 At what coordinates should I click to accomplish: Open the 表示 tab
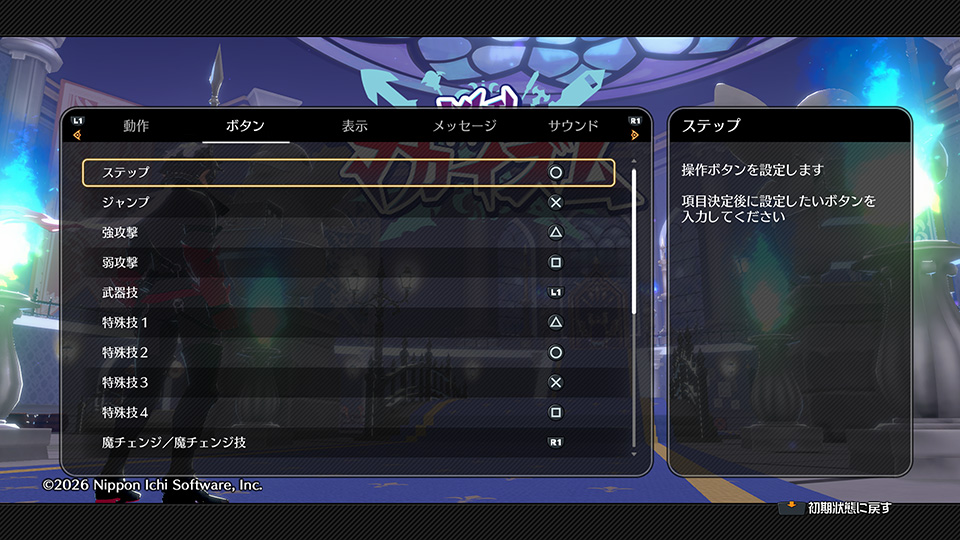[354, 126]
